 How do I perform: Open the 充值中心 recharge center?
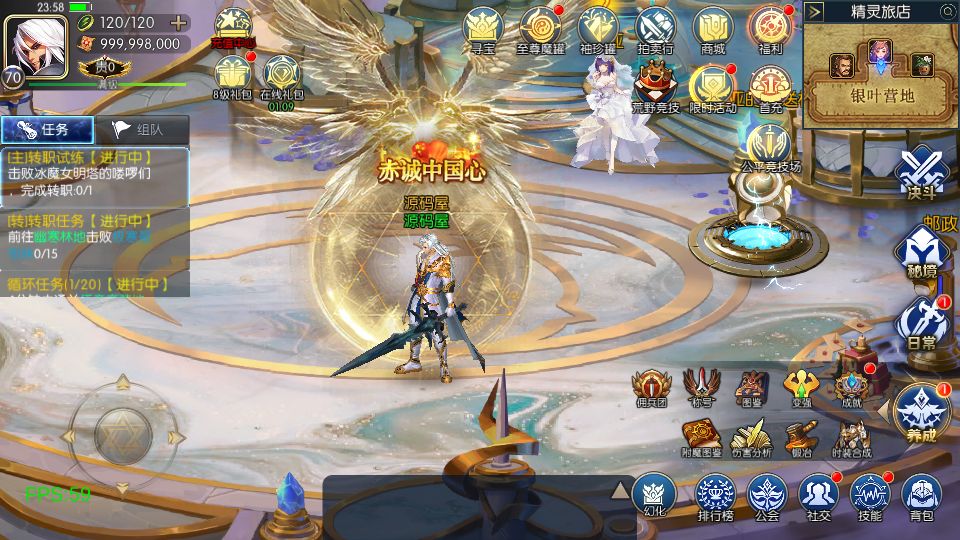click(x=232, y=27)
